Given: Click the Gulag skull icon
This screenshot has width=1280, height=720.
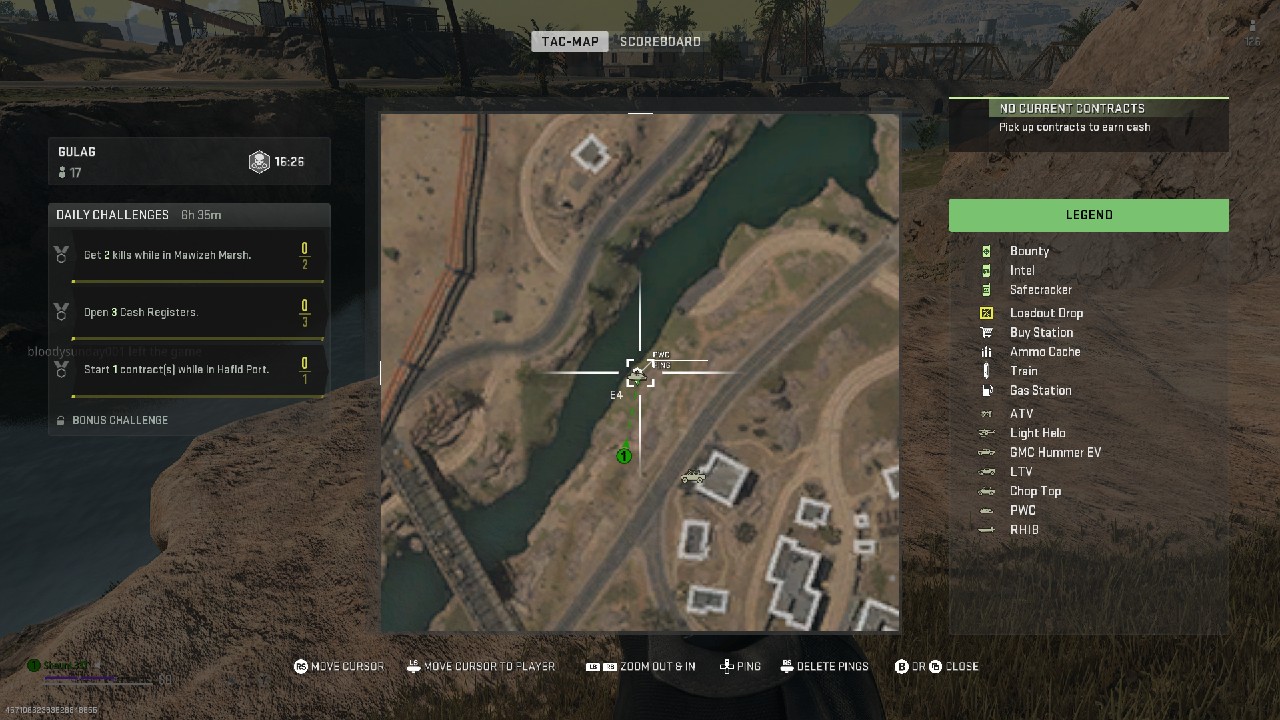Looking at the screenshot, I should (261, 161).
